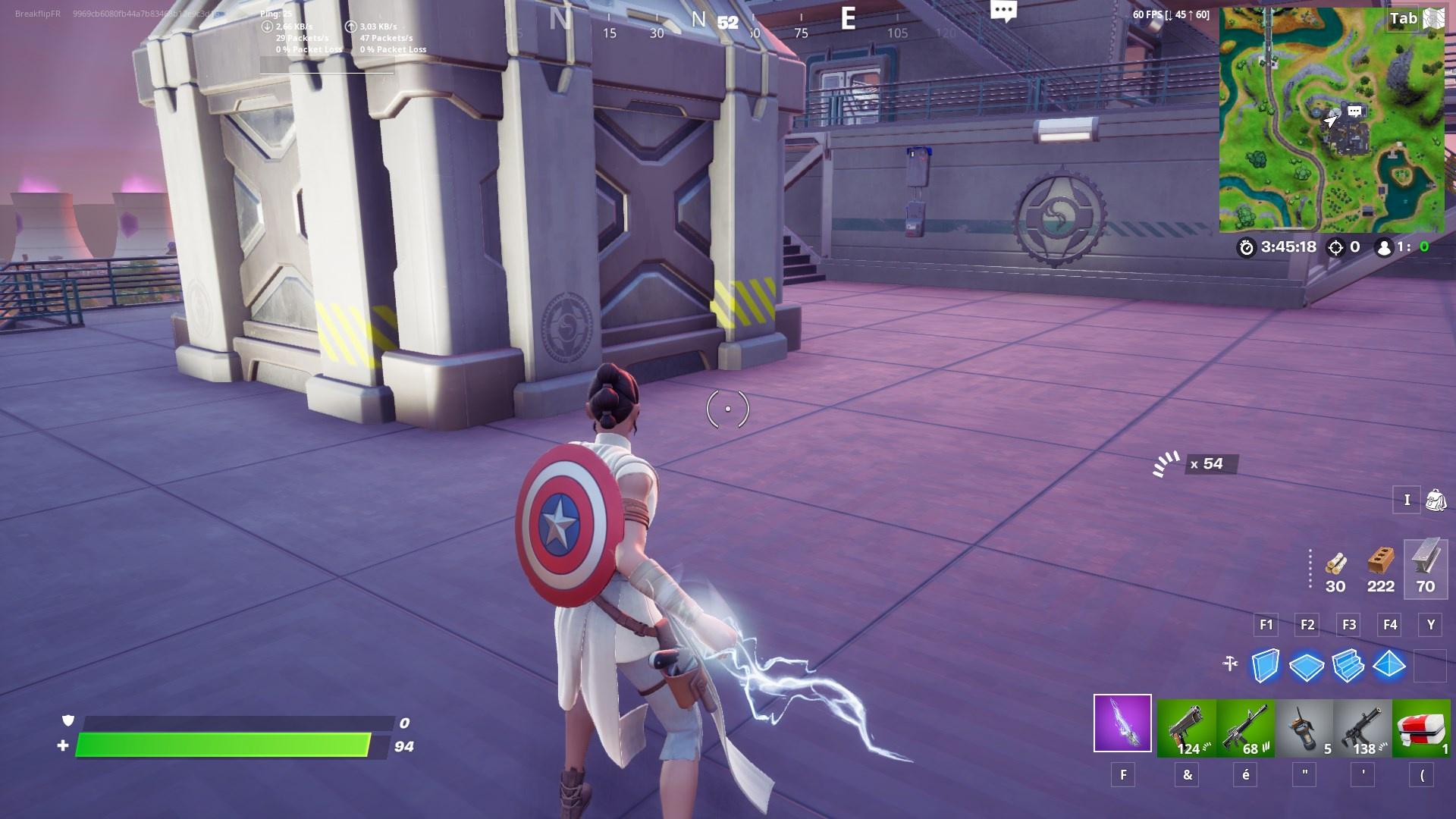Select metal as building material
Image resolution: width=1456 pixels, height=819 pixels.
tap(1426, 565)
